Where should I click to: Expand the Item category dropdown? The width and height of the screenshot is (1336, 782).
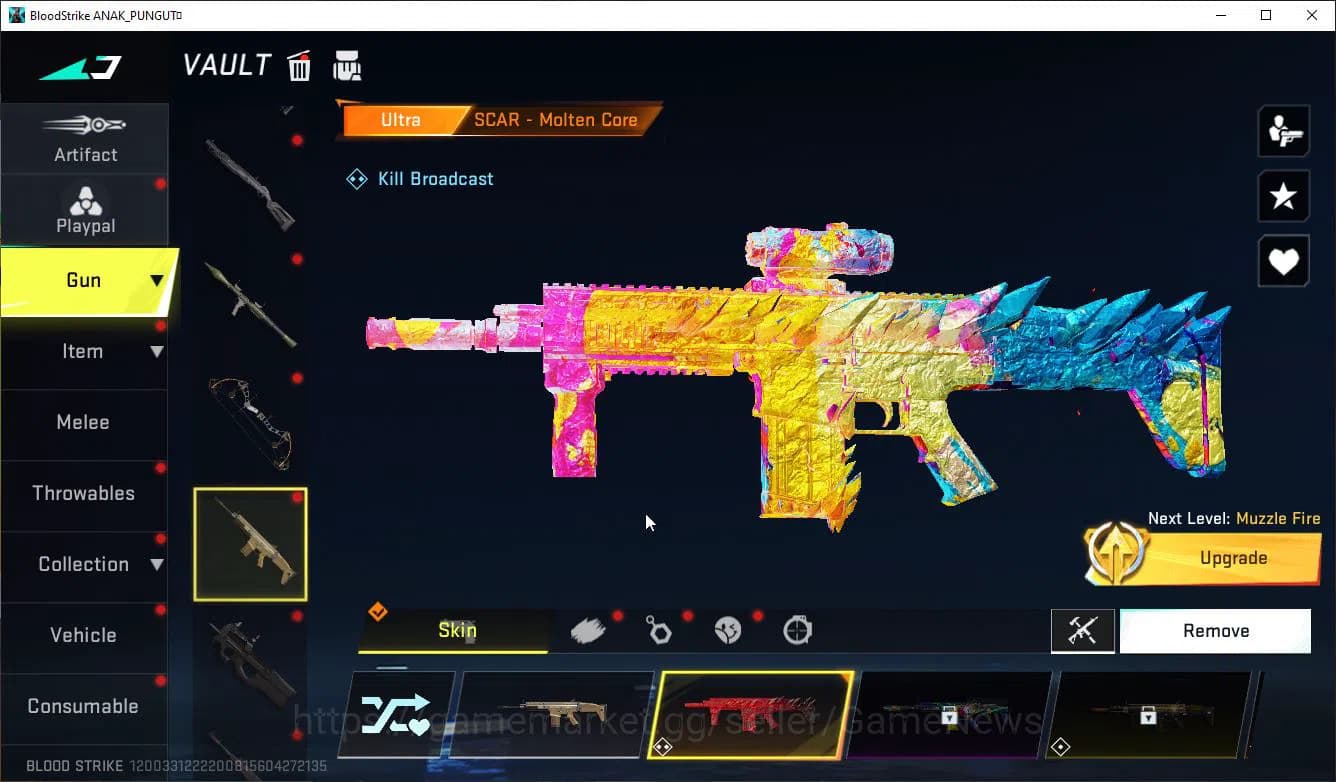(85, 351)
